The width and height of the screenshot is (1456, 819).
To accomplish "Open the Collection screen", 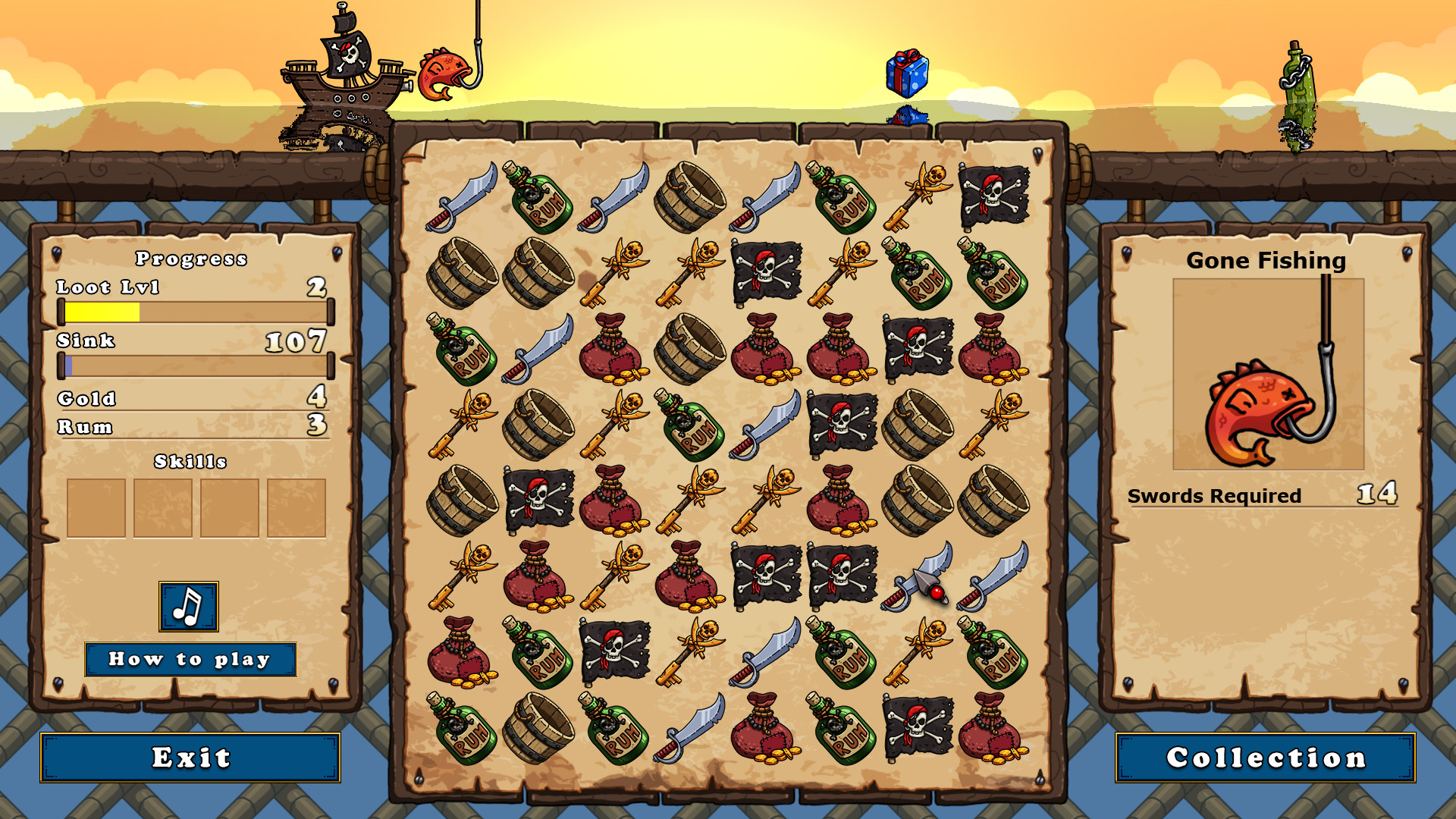I will pyautogui.click(x=1265, y=757).
